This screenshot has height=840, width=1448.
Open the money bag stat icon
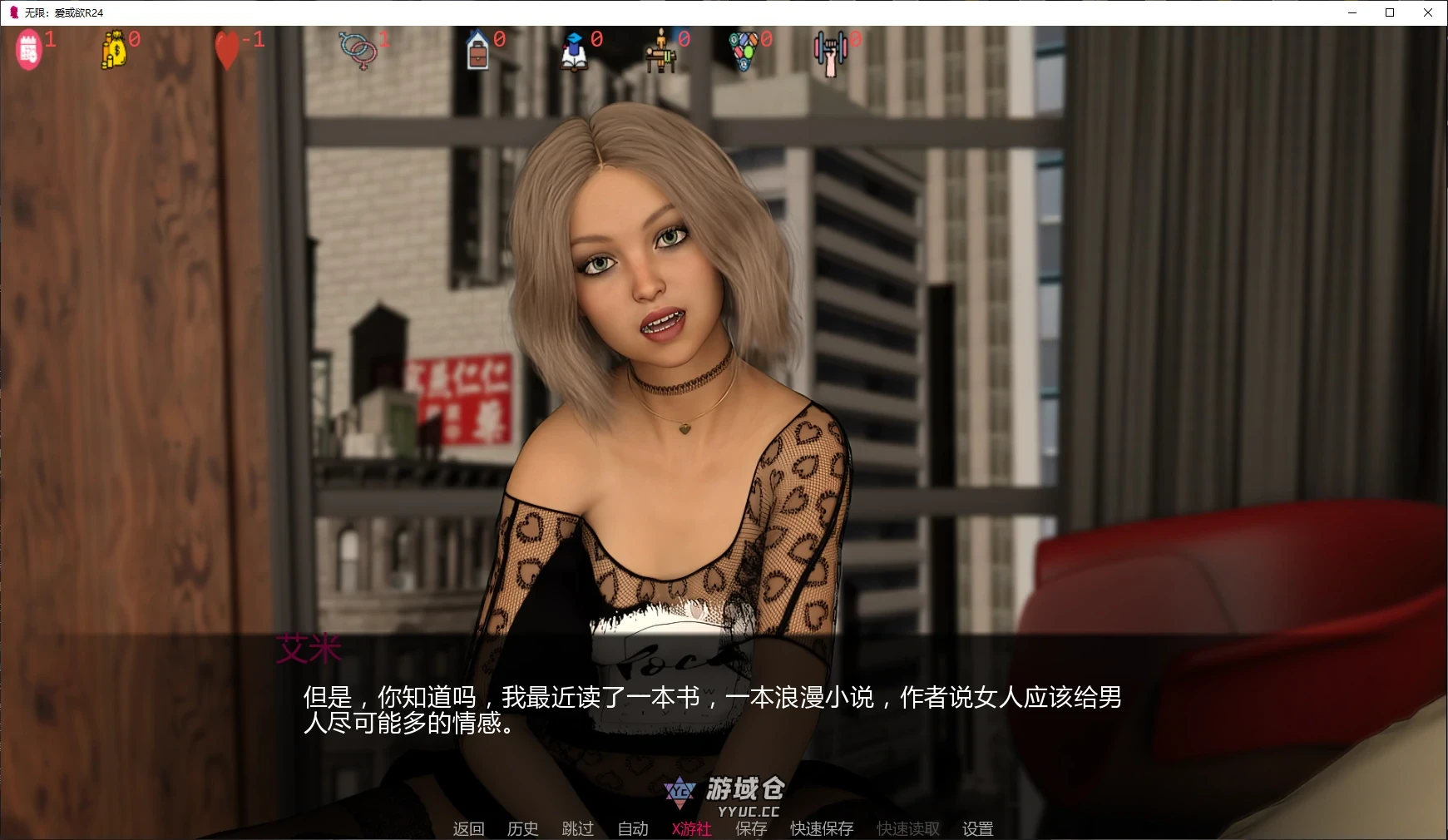[114, 48]
